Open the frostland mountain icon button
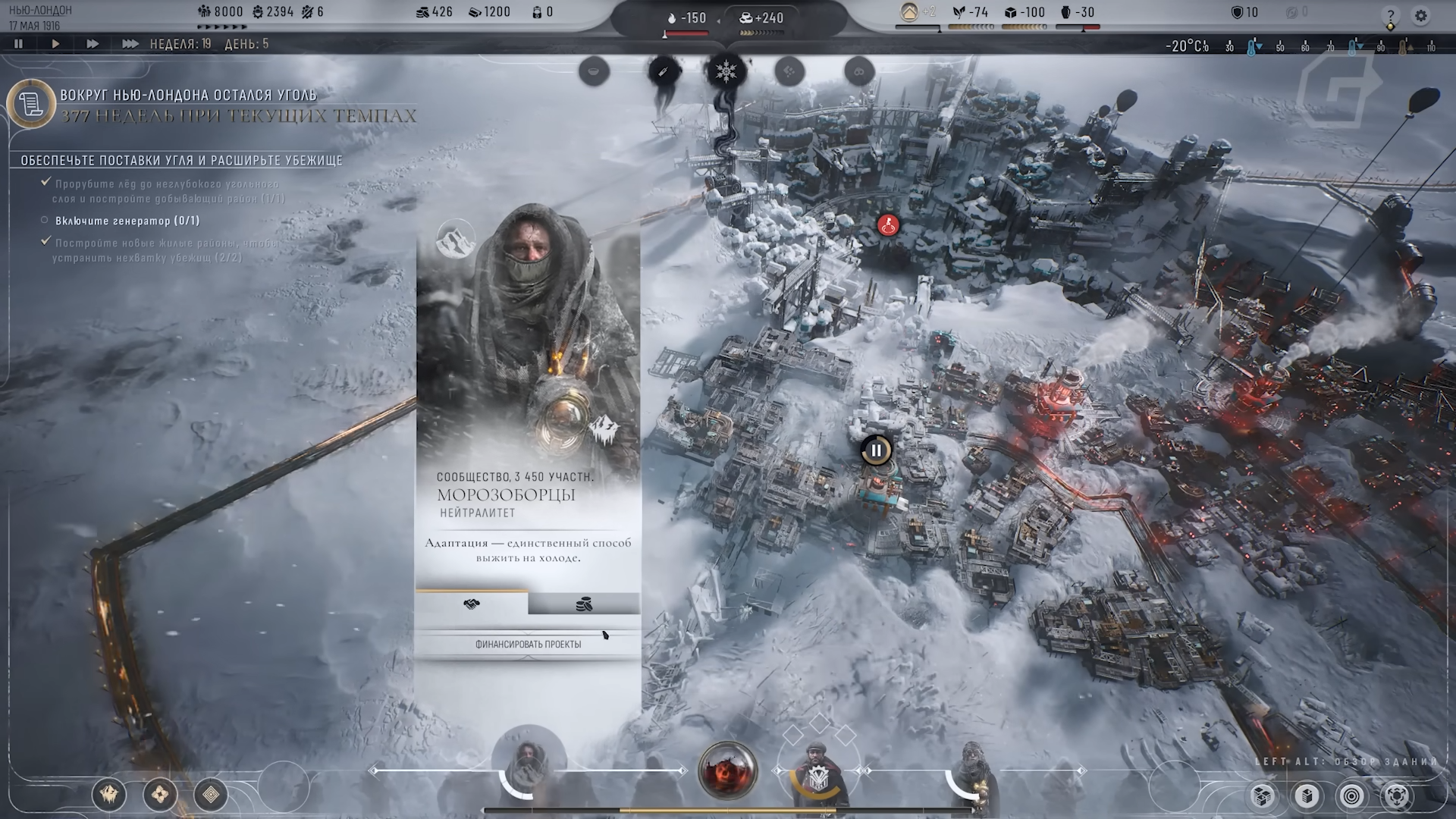1456x819 pixels. (x=109, y=795)
